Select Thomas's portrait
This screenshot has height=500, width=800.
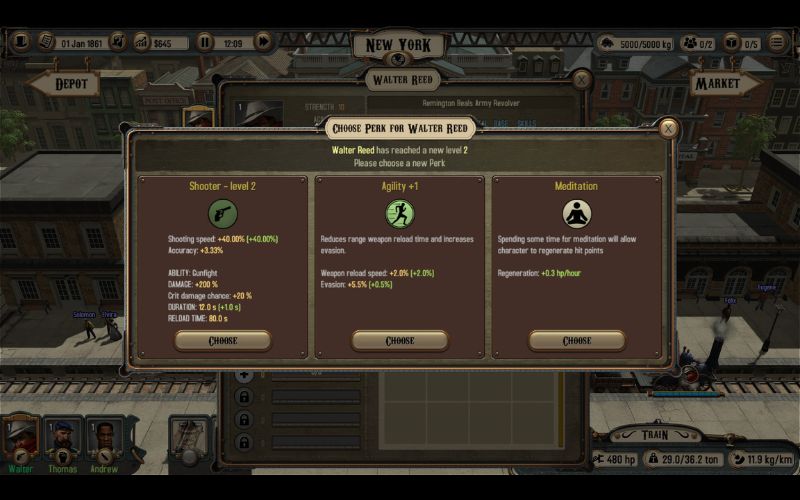click(x=62, y=438)
